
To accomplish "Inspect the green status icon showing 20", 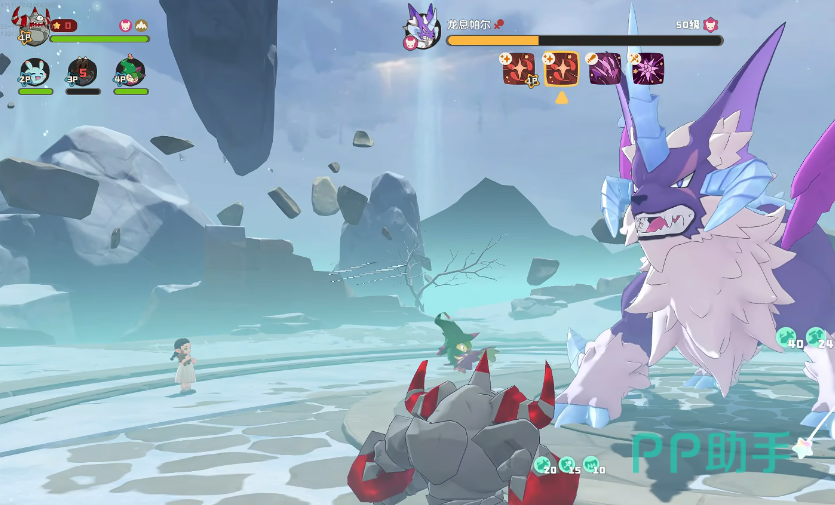I will tap(544, 466).
